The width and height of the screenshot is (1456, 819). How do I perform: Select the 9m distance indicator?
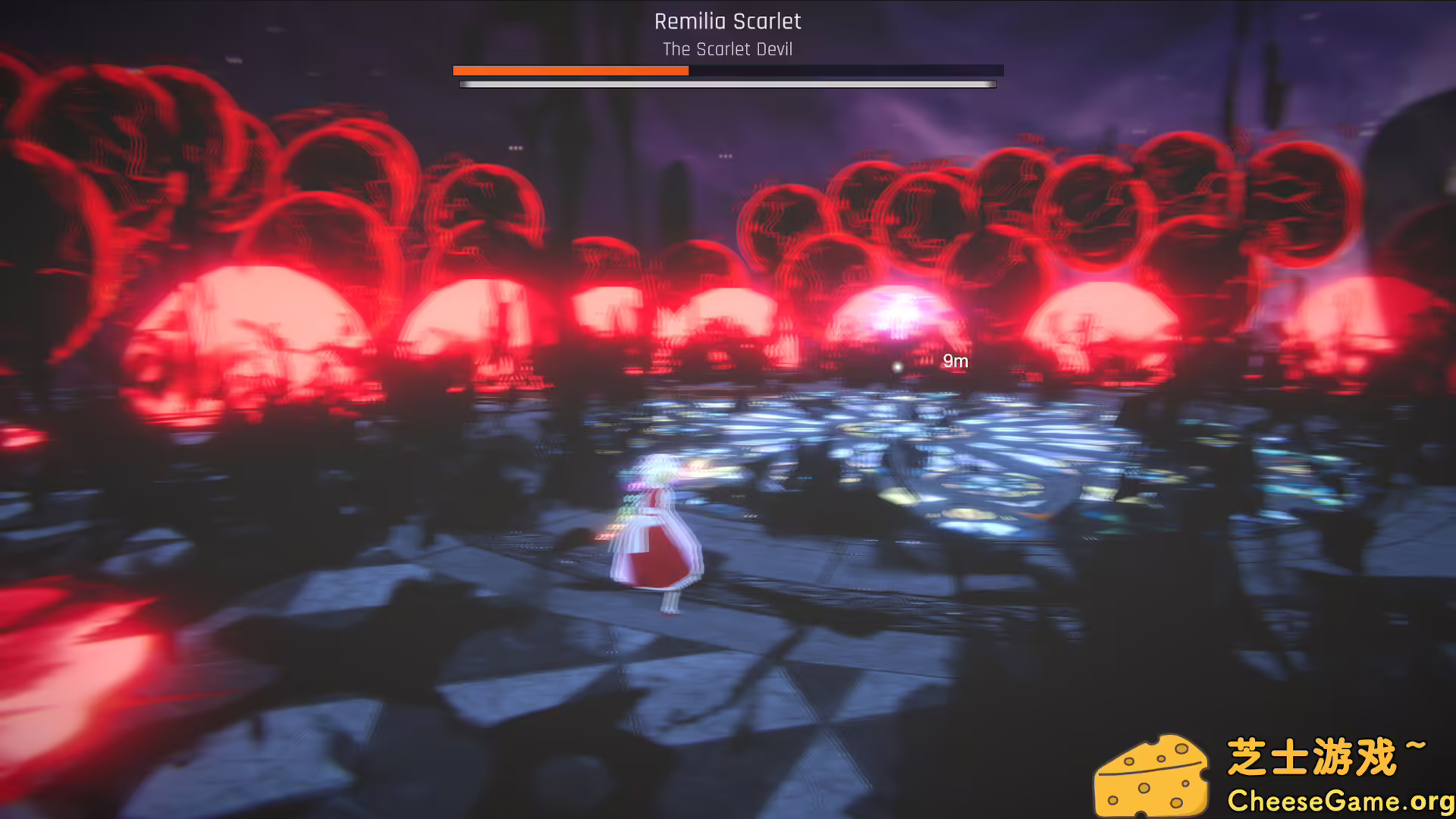(955, 362)
